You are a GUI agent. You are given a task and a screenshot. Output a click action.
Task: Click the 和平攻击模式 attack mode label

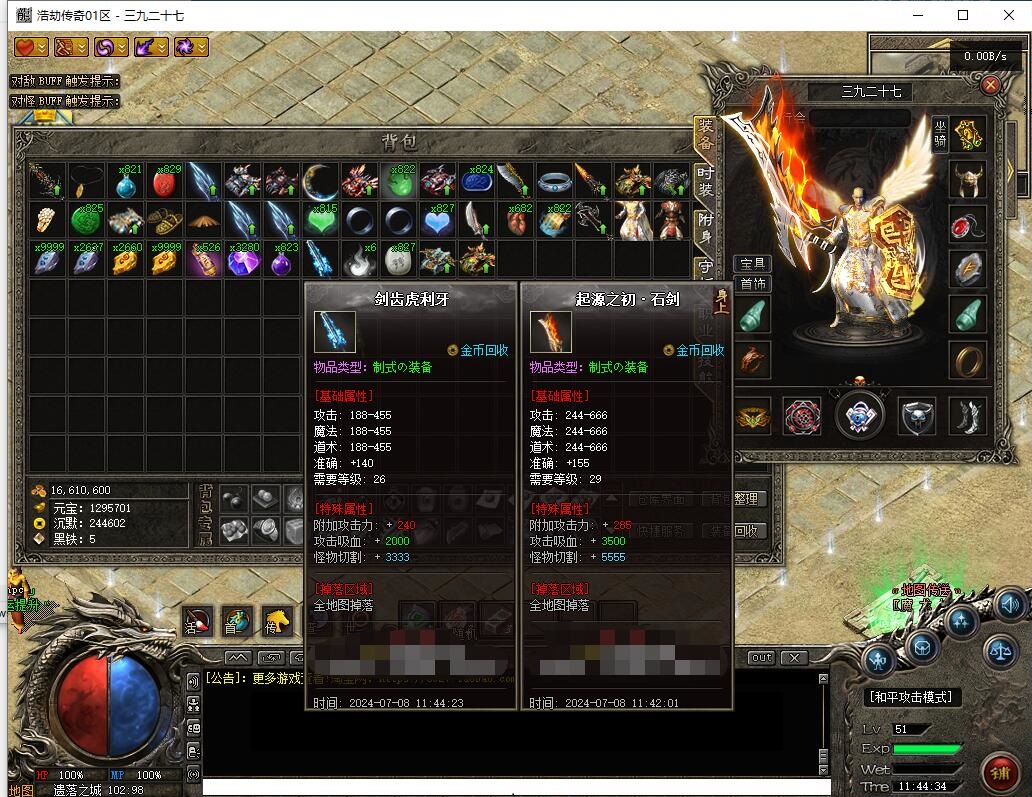click(x=910, y=697)
